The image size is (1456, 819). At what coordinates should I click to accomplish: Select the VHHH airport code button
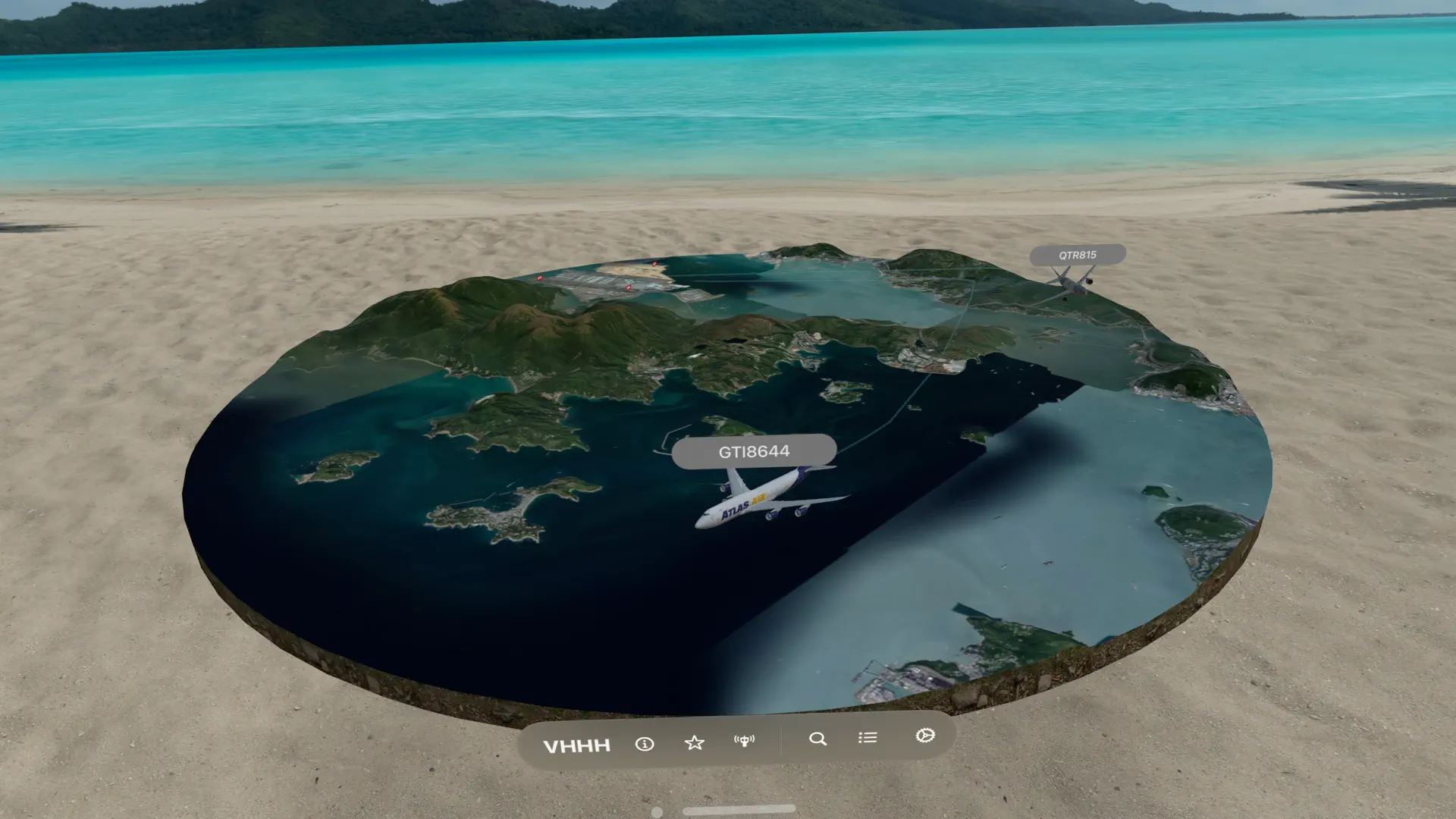pos(576,745)
